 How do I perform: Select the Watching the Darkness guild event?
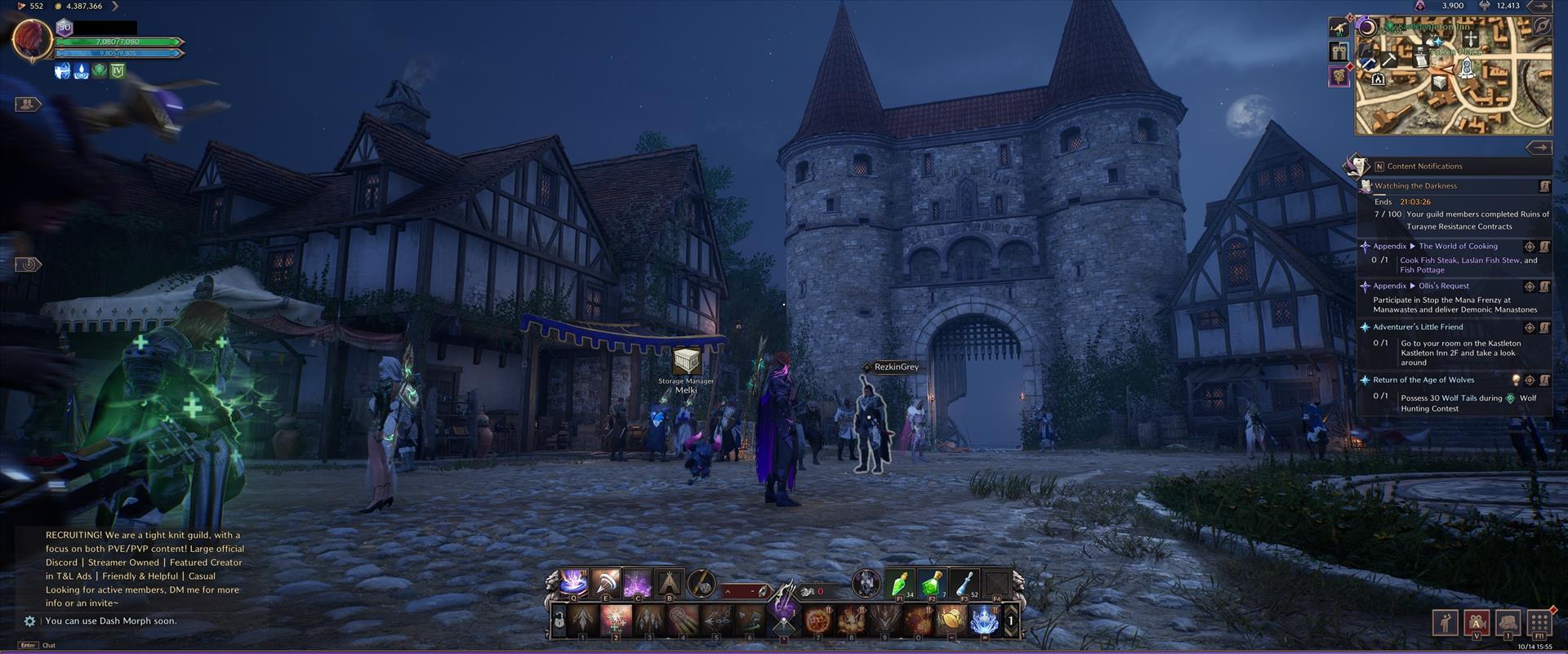point(1415,186)
